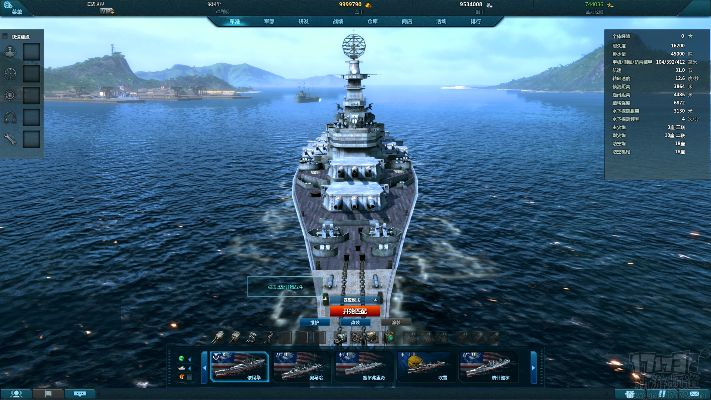
Task: Open the 仓库 warehouse tab
Action: pos(372,20)
